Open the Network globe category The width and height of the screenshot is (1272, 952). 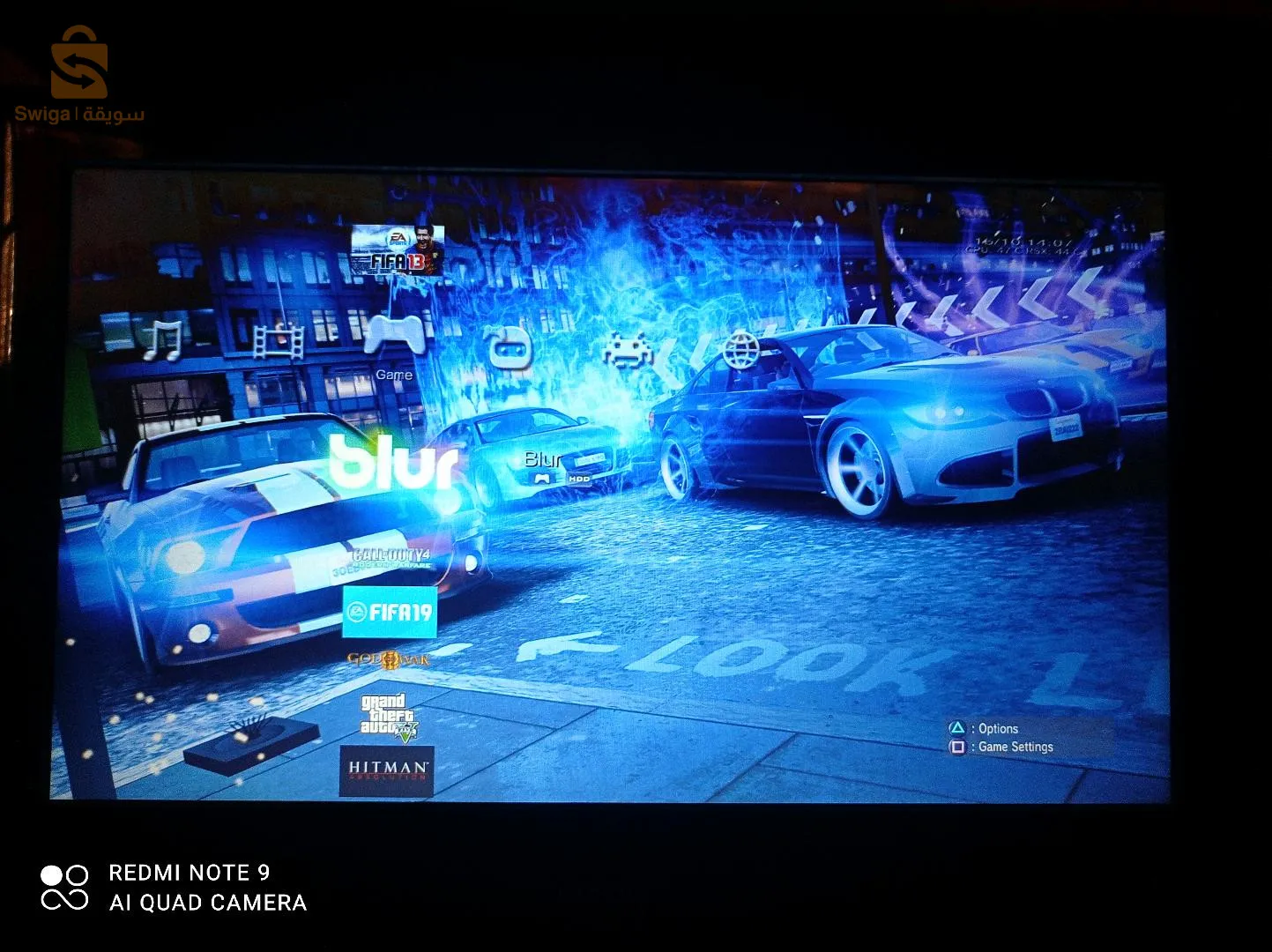741,349
